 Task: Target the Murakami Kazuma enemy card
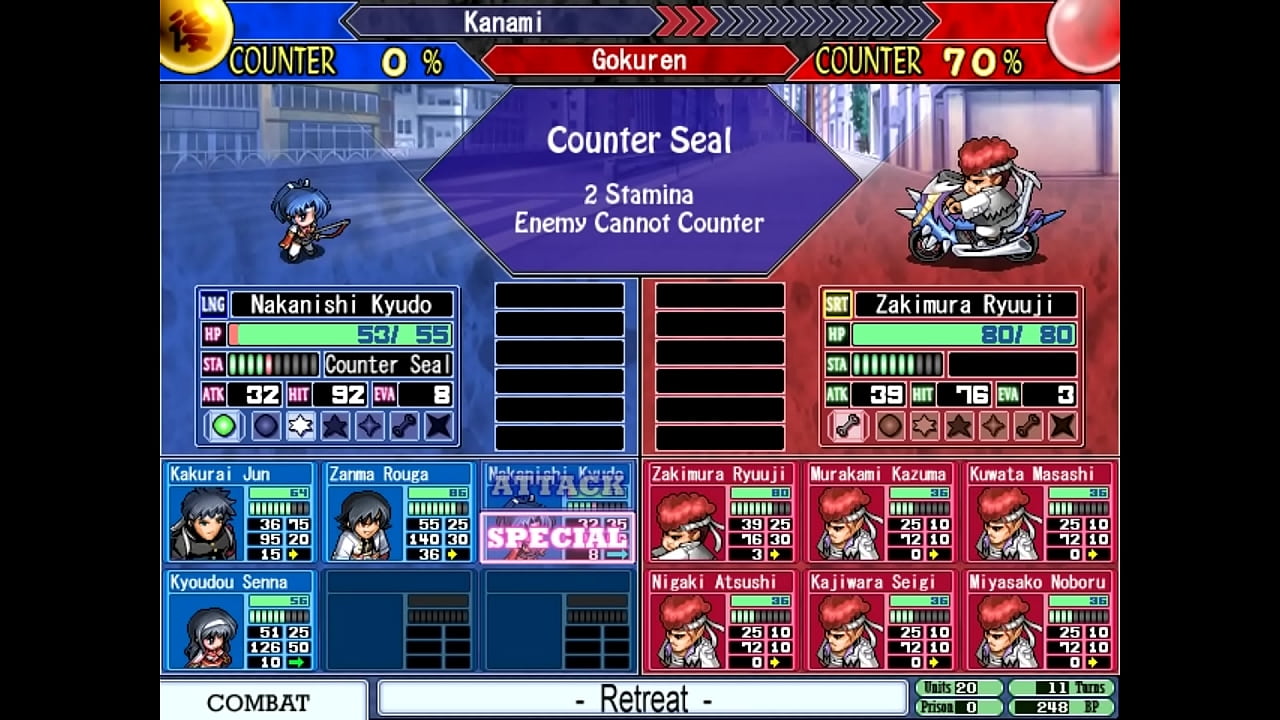880,512
